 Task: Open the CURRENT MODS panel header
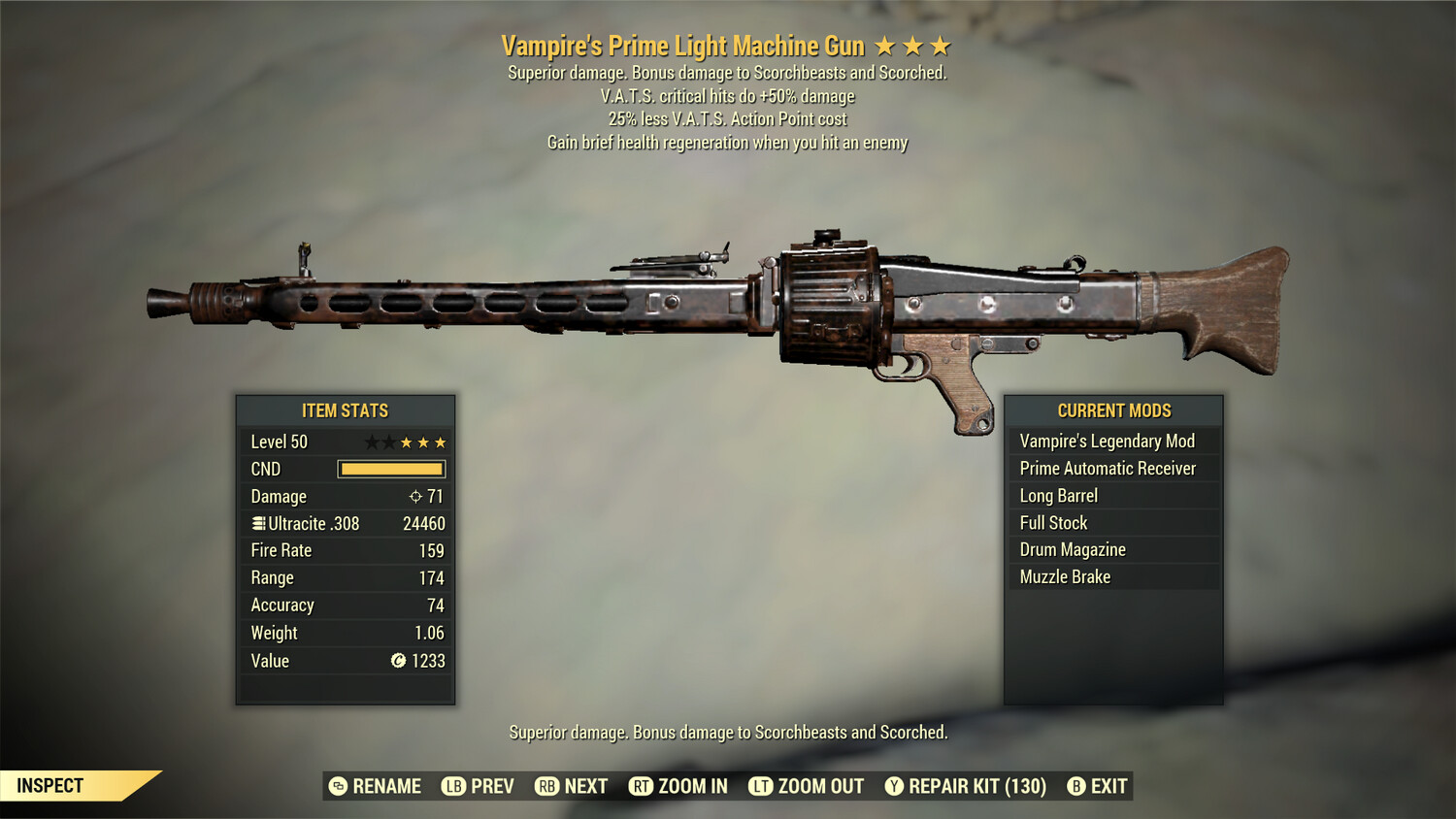click(x=1112, y=410)
